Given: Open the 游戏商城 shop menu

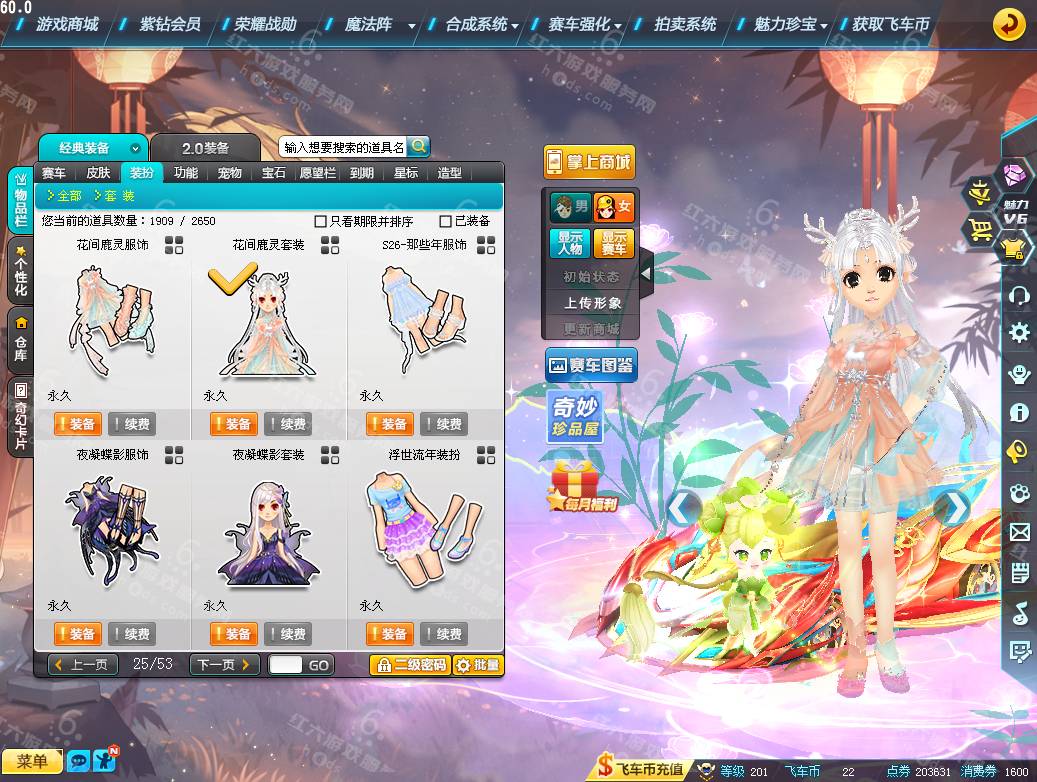Looking at the screenshot, I should pyautogui.click(x=67, y=24).
